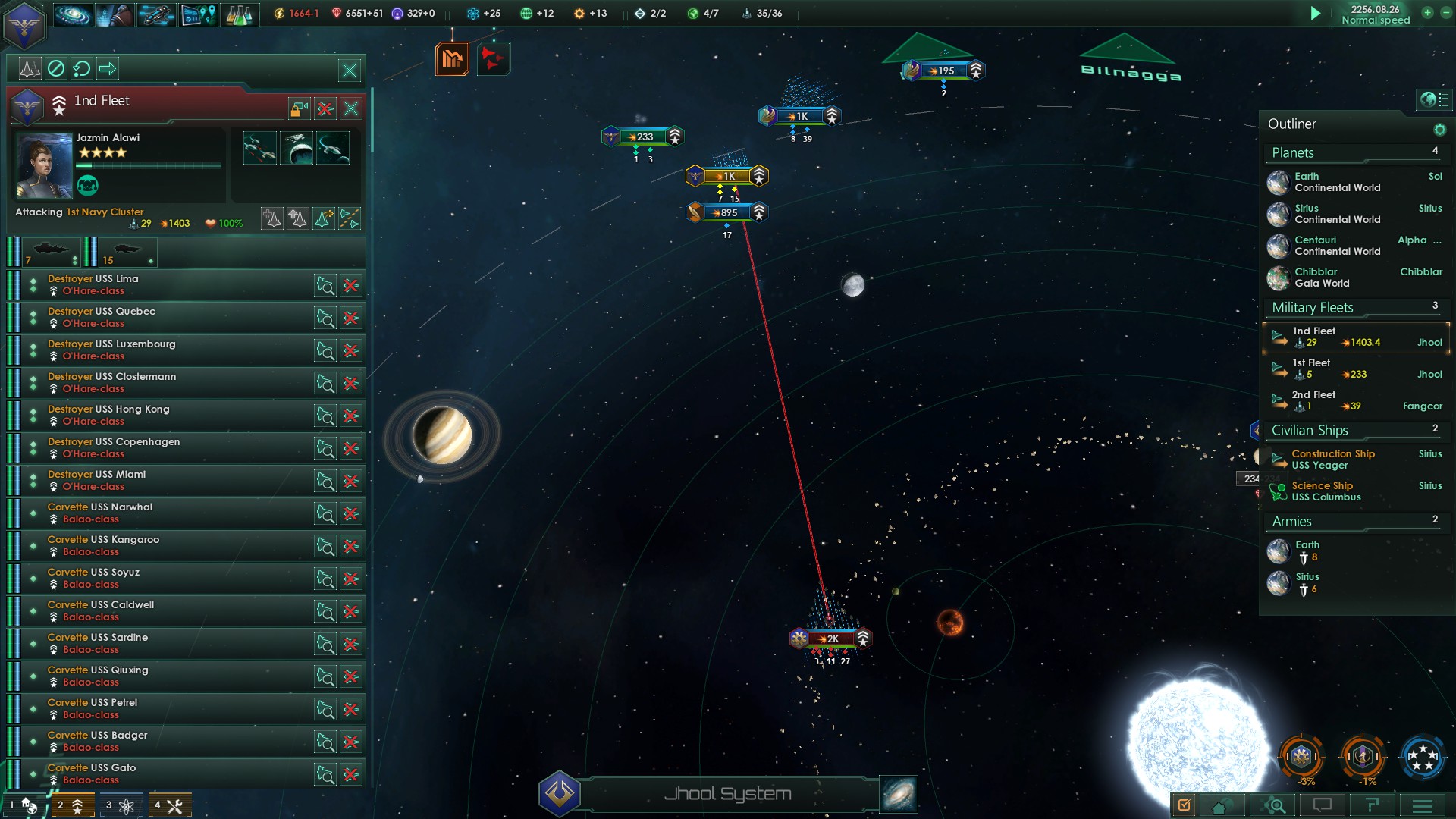Switch to control group 2 tab
The height and width of the screenshot is (819, 1456).
72,805
